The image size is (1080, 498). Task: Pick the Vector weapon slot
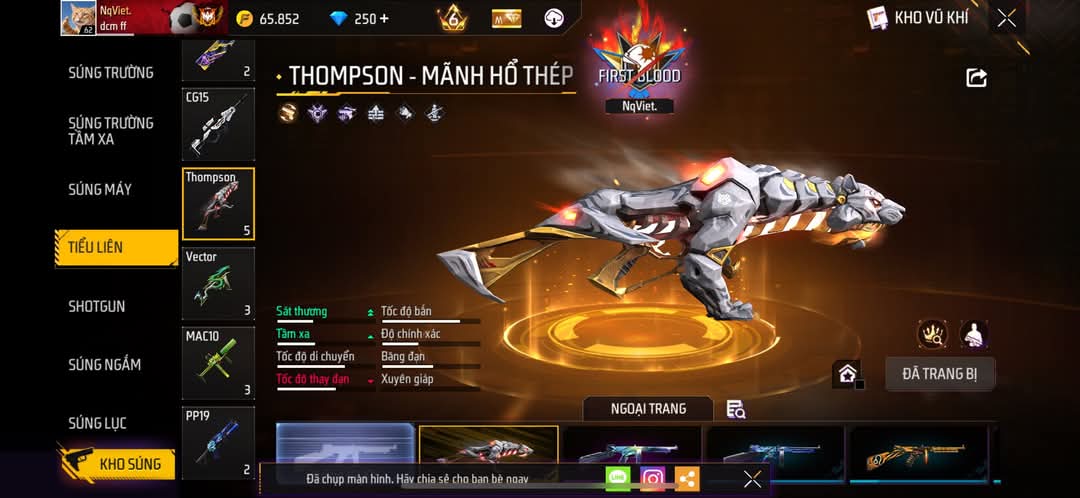click(218, 284)
